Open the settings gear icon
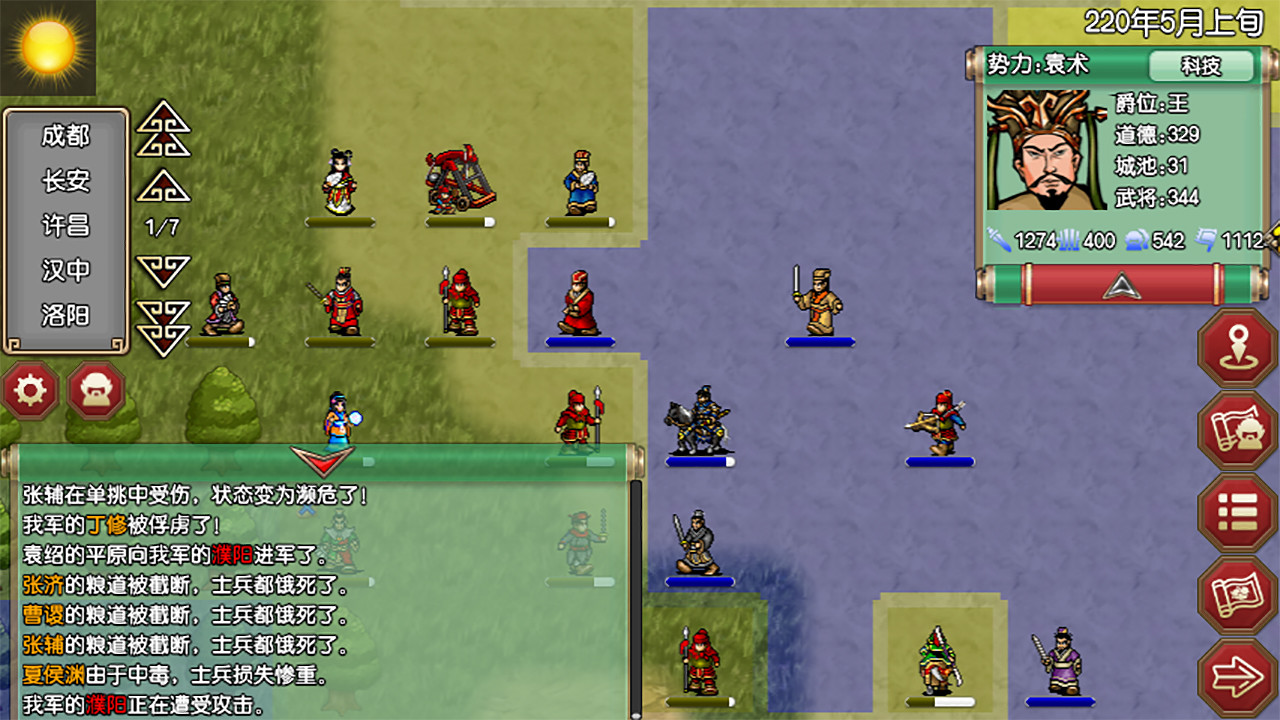Viewport: 1280px width, 720px height. 30,390
